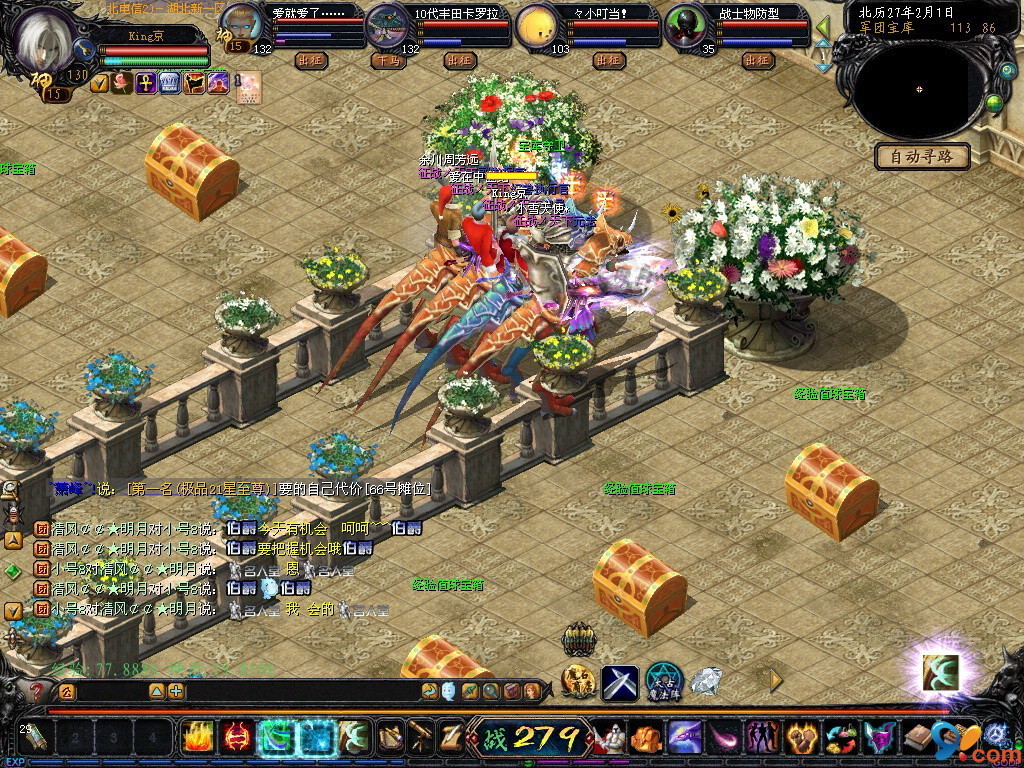Screen dimensions: 1024x768
Task: Collapse the pet bar with green arrow
Action: [x=824, y=27]
